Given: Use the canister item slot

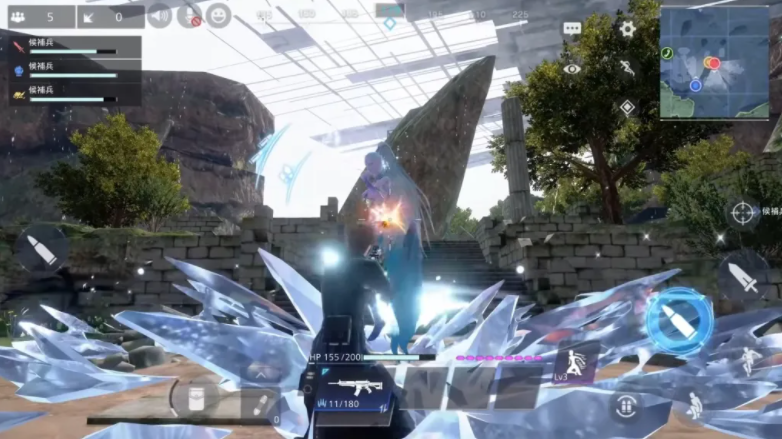Looking at the screenshot, I should (192, 398).
